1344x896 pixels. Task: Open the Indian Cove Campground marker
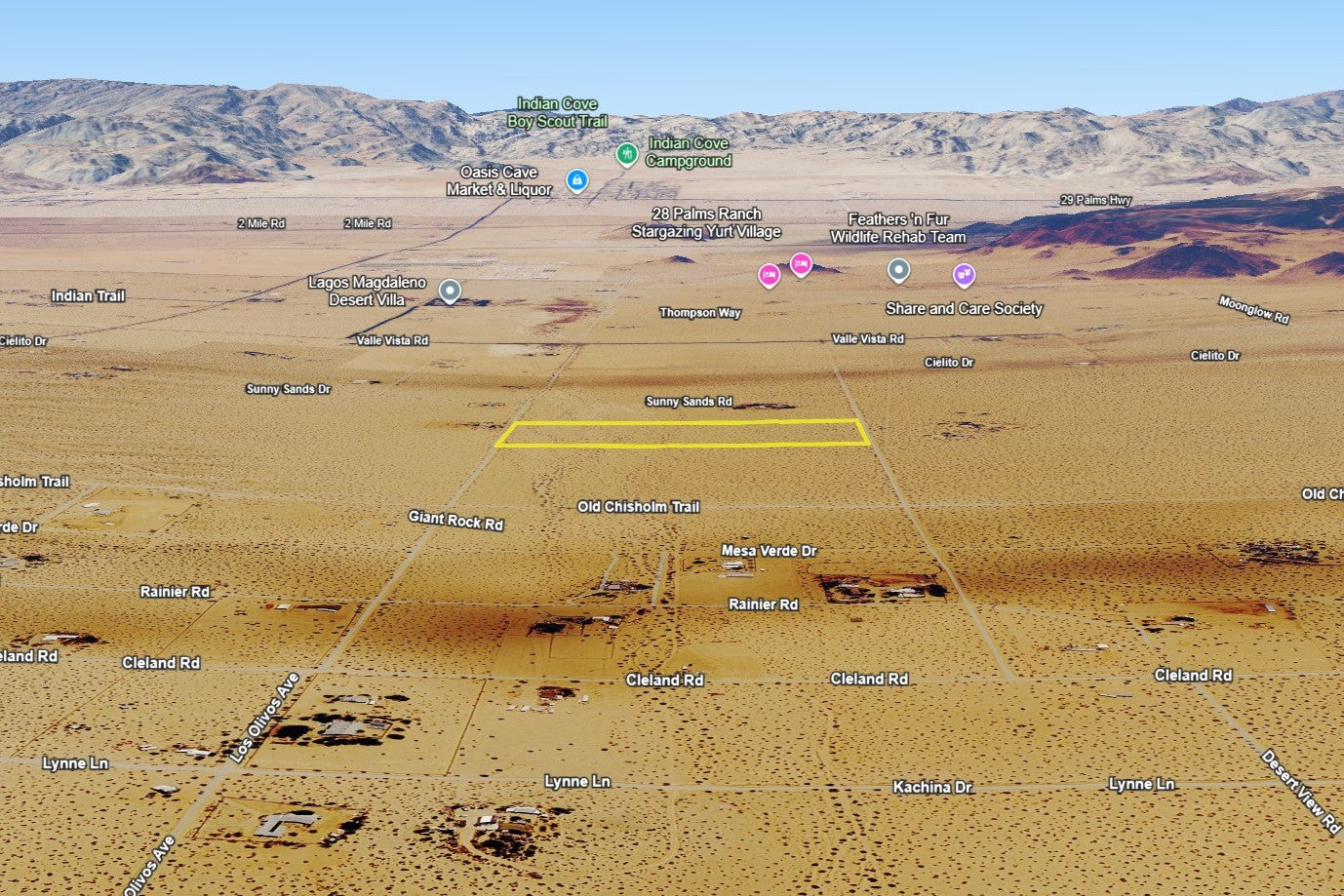point(626,154)
